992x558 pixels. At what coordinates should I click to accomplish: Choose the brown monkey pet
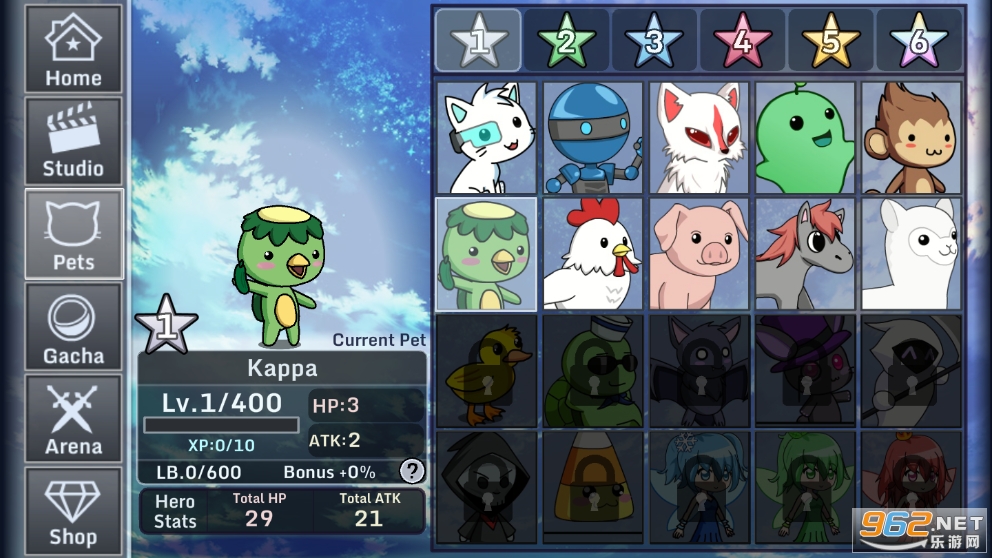[x=911, y=138]
